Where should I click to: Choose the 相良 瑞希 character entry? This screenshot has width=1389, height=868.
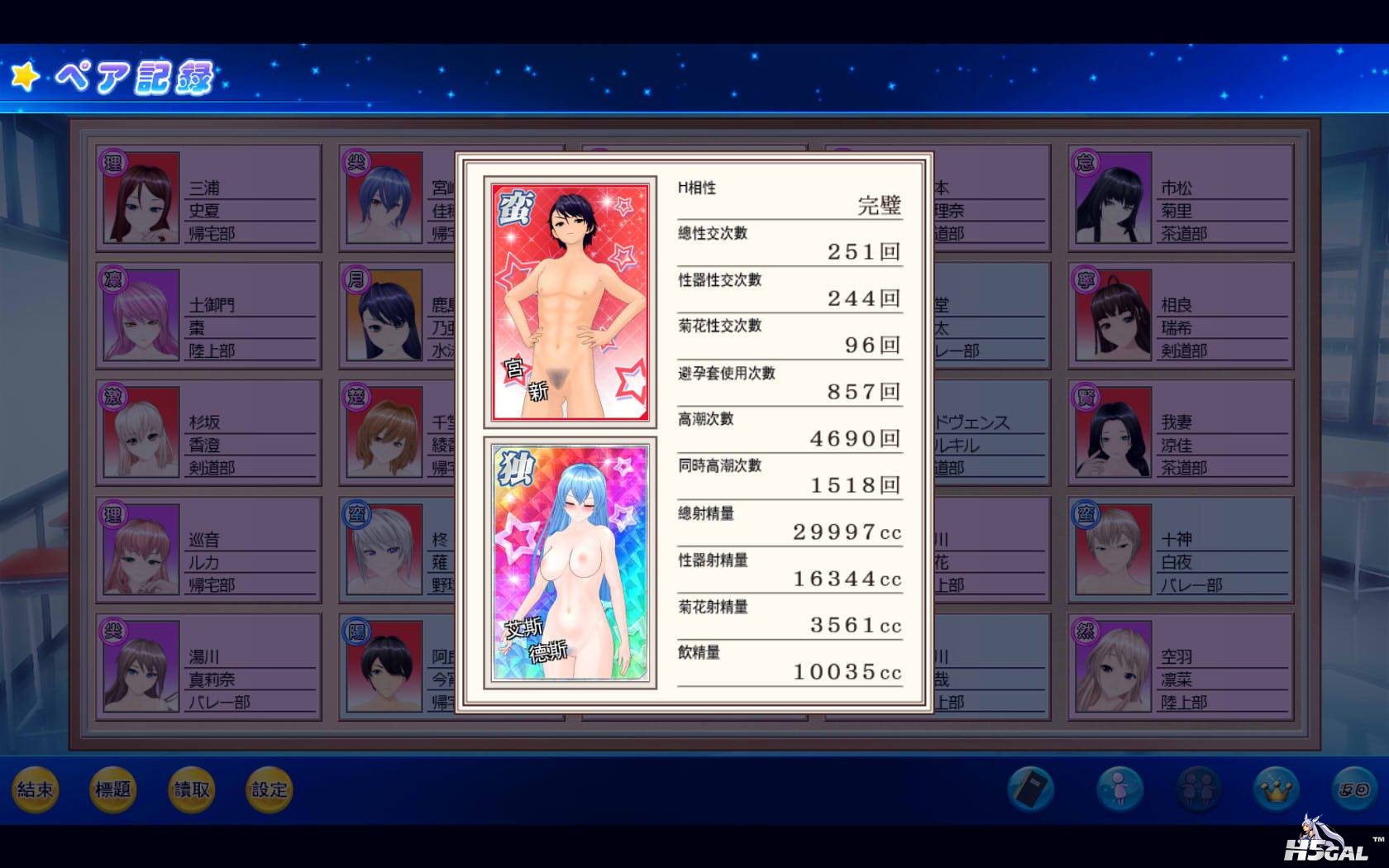(1180, 316)
